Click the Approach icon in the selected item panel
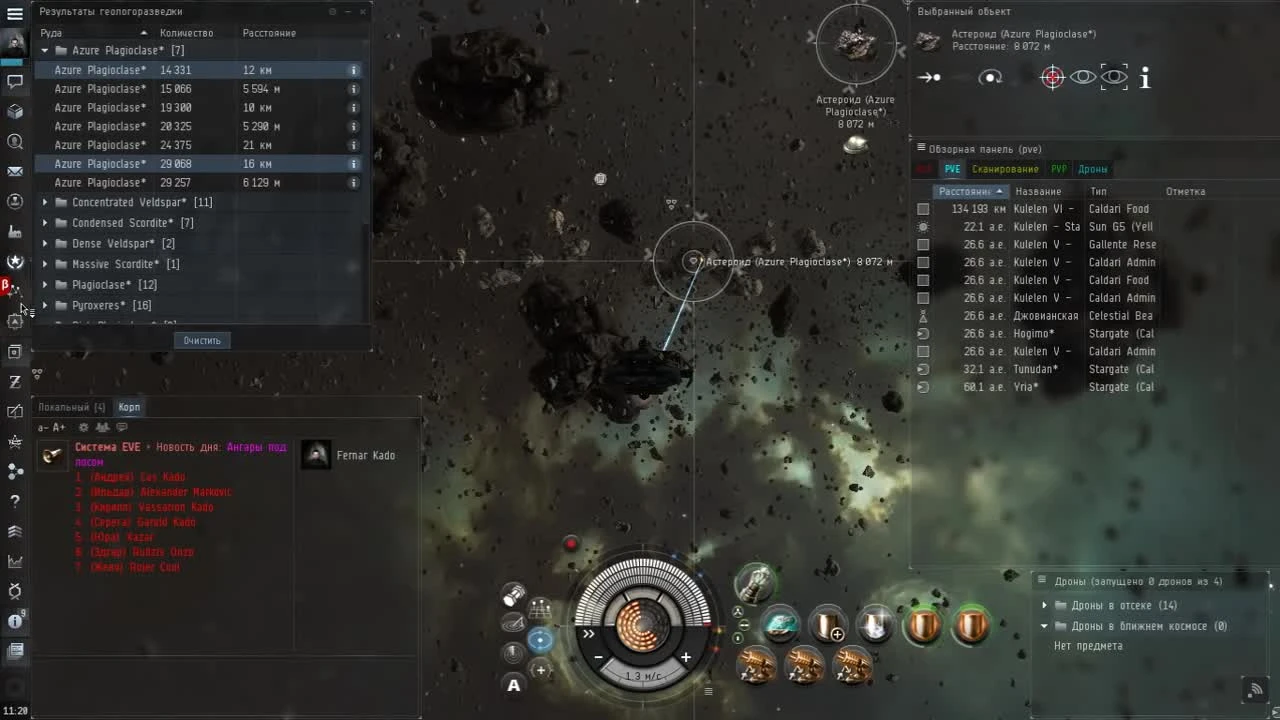This screenshot has width=1280, height=720. pos(928,76)
